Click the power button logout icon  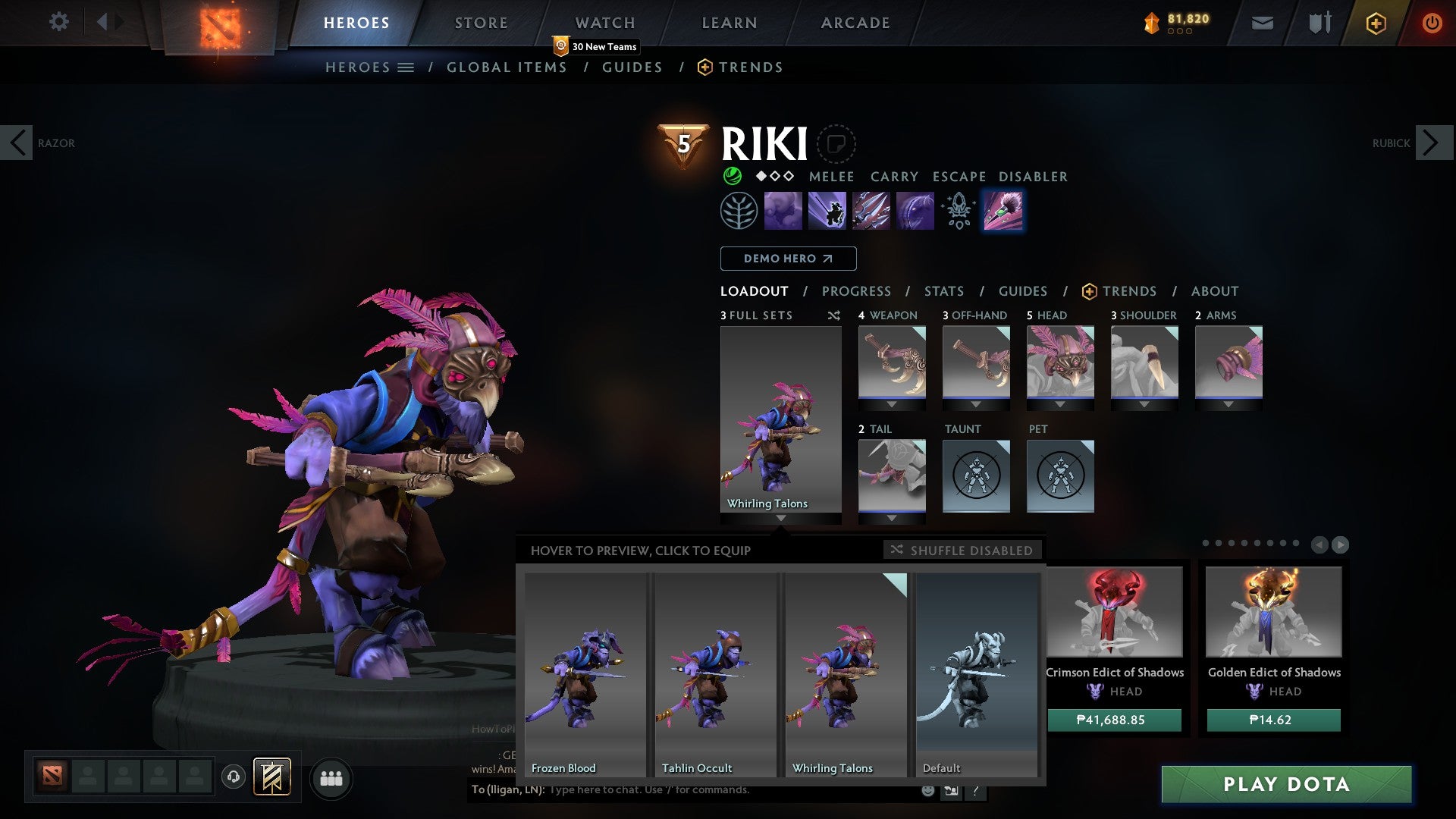[1432, 23]
